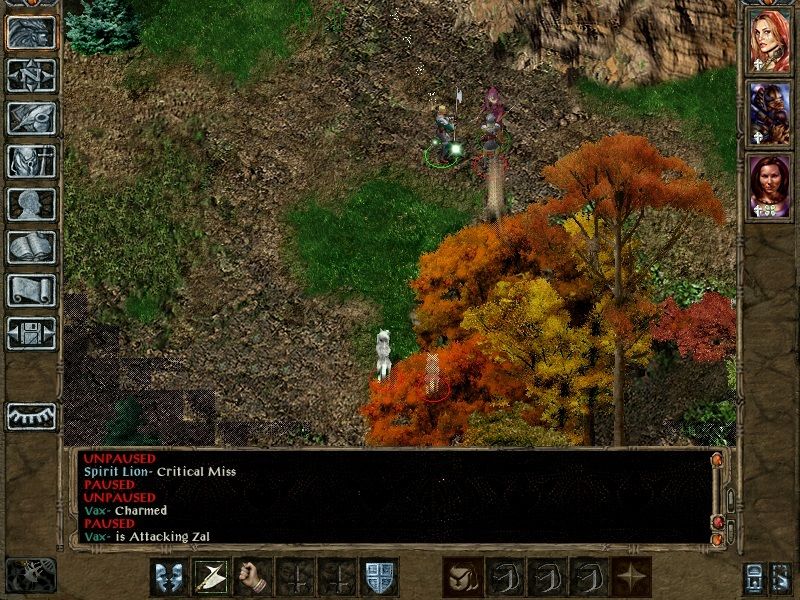Screen dimensions: 800x600
Task: Click the bottom-right corner AI toggle button
Action: coord(781,578)
